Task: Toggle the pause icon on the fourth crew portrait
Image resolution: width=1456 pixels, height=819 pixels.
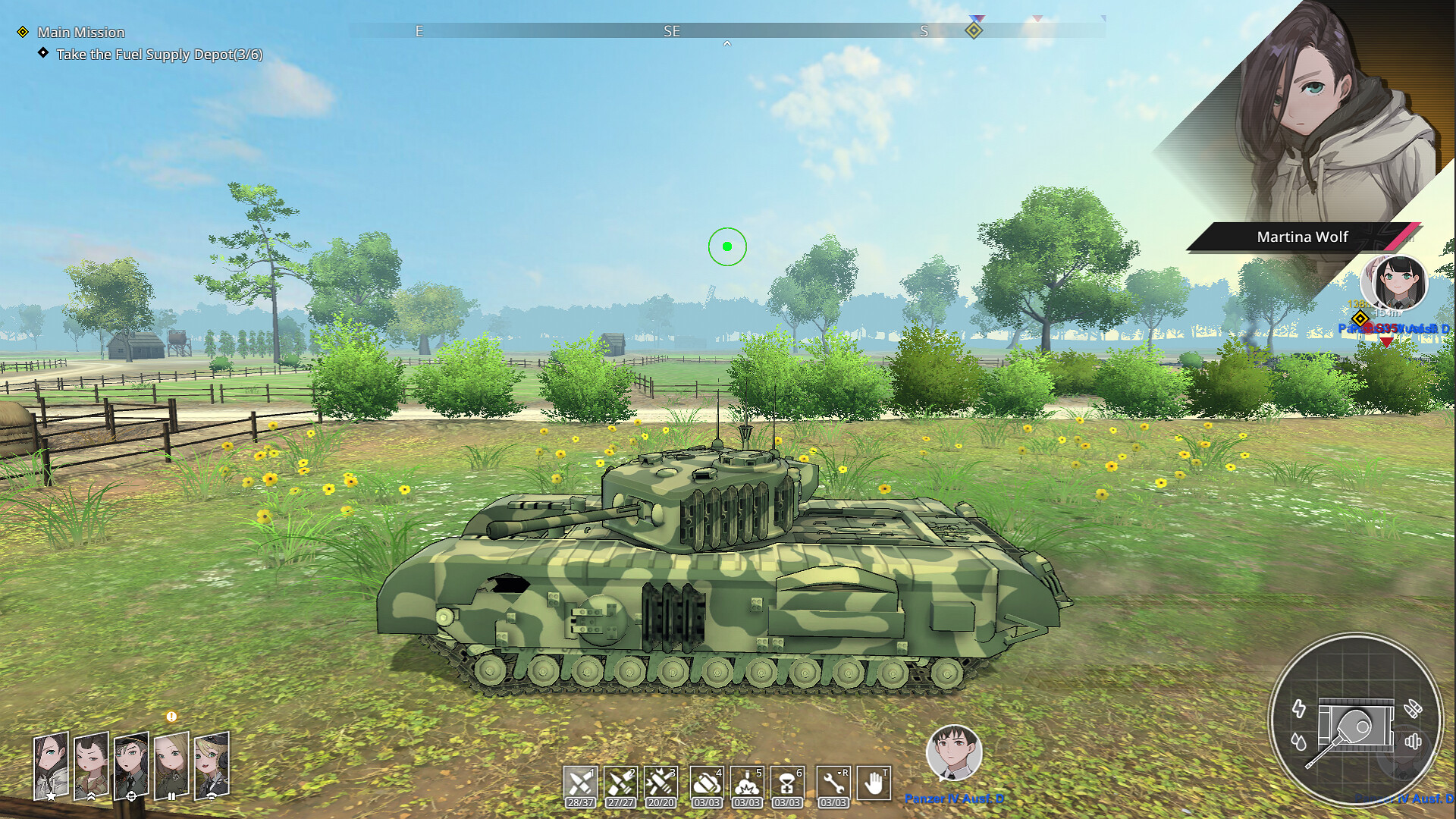Action: 172,797
